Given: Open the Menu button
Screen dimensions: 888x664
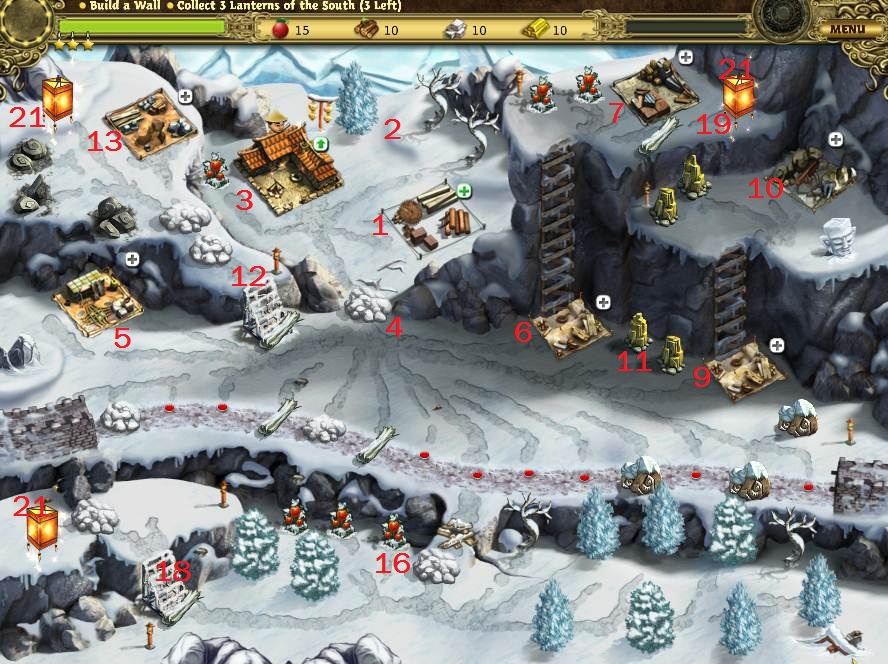Looking at the screenshot, I should [x=846, y=28].
